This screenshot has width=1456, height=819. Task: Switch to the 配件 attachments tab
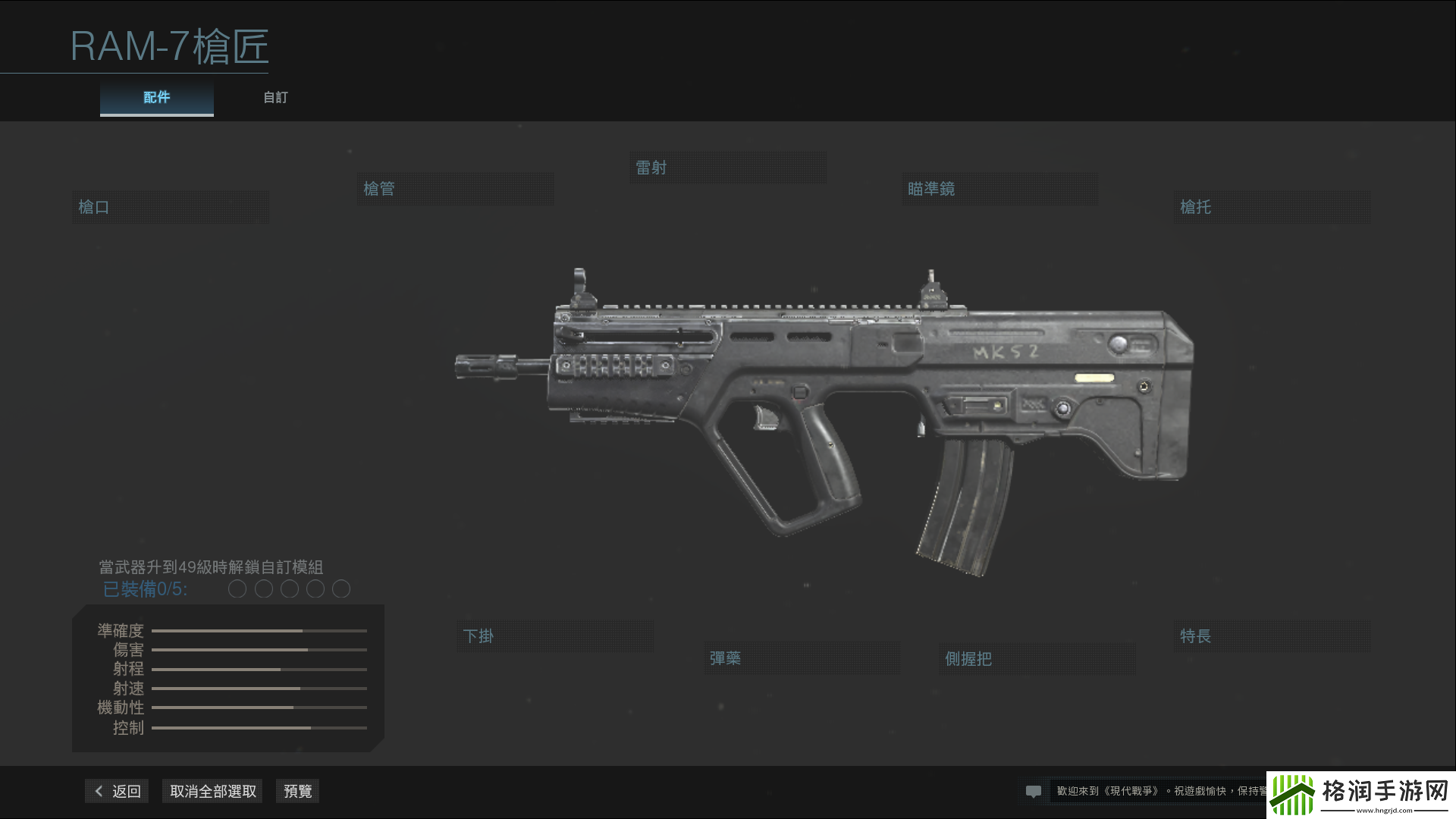point(155,97)
